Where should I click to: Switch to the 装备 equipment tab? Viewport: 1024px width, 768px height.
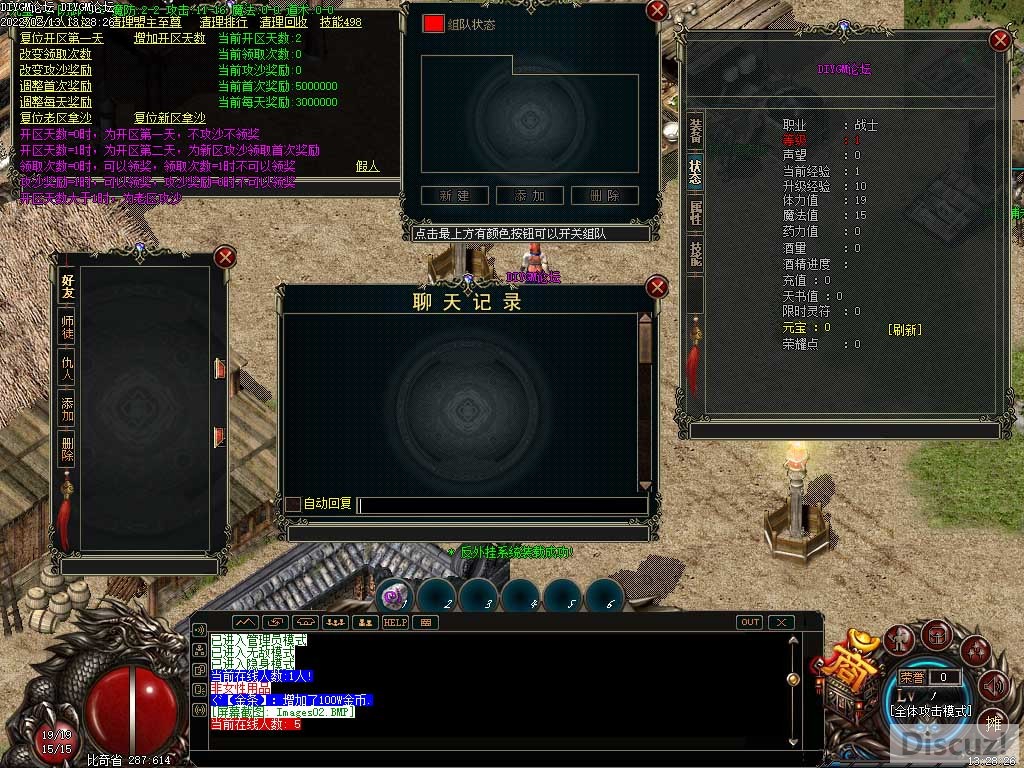696,129
